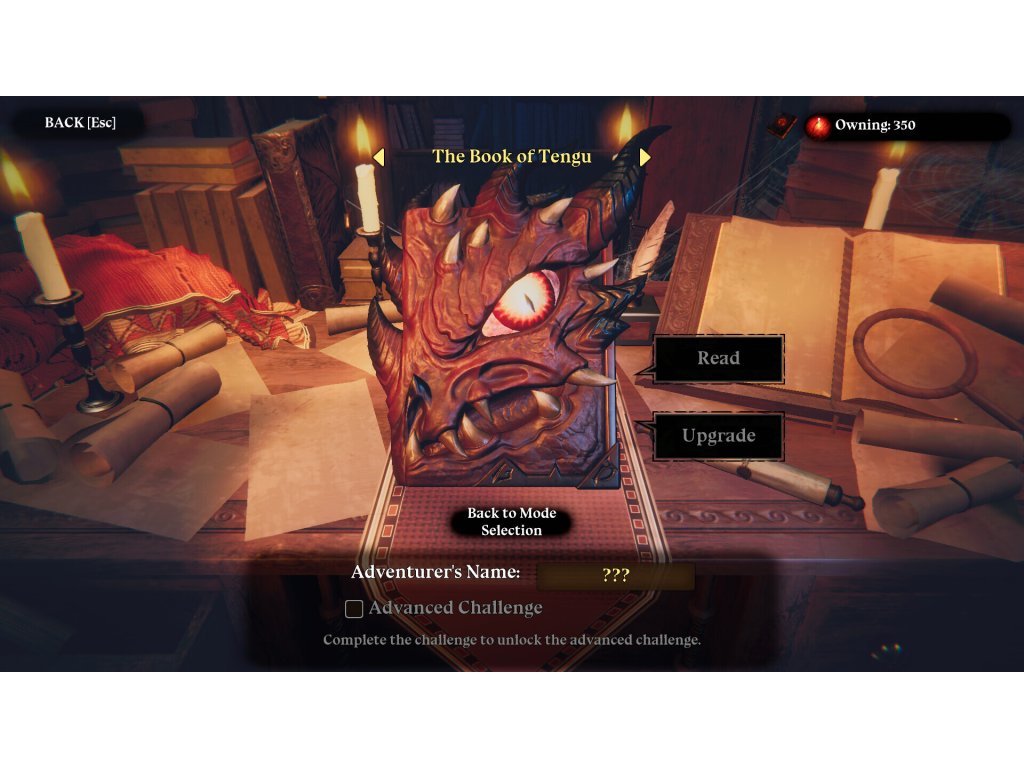Toggle the Advanced Challenge checkbox

pos(354,608)
